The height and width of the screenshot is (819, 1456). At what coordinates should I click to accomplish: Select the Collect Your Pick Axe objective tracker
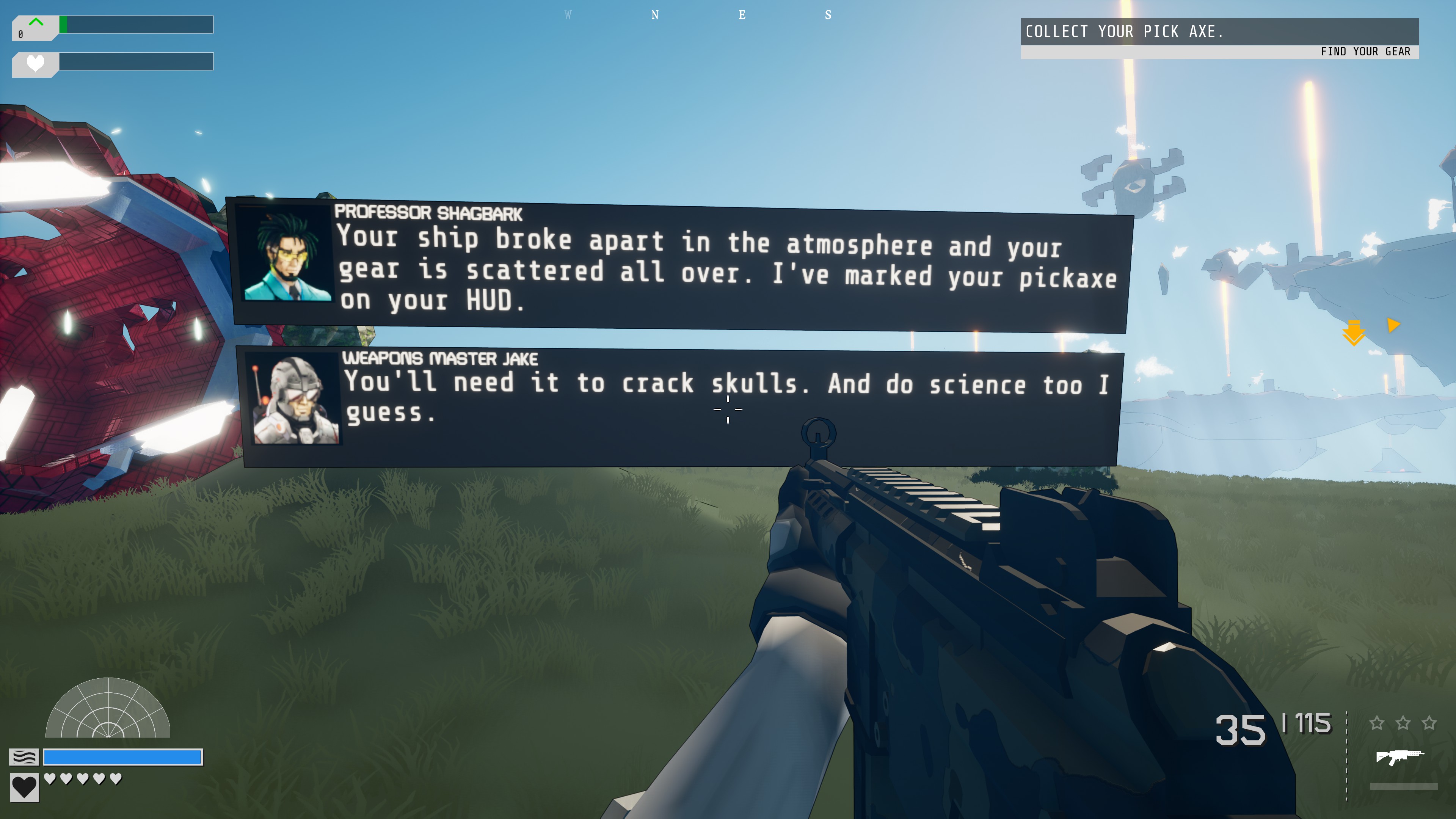(1219, 31)
